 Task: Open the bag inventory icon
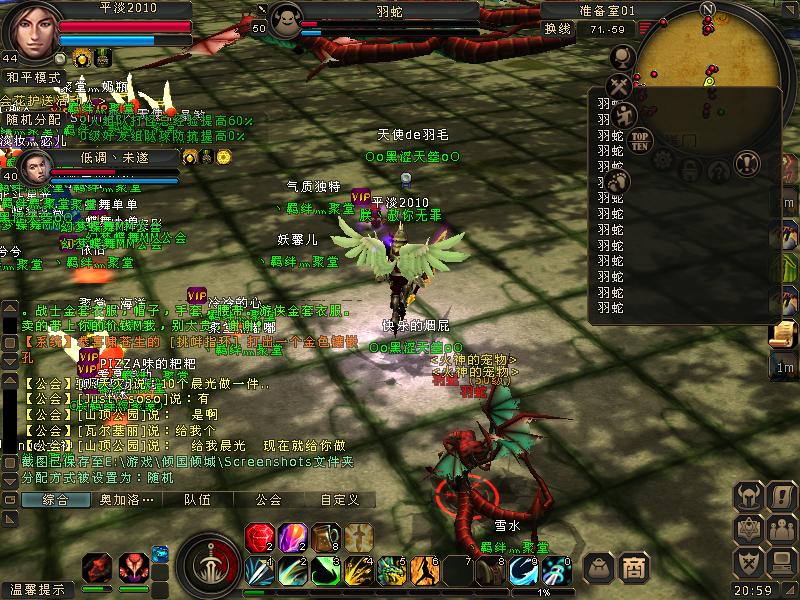(598, 567)
